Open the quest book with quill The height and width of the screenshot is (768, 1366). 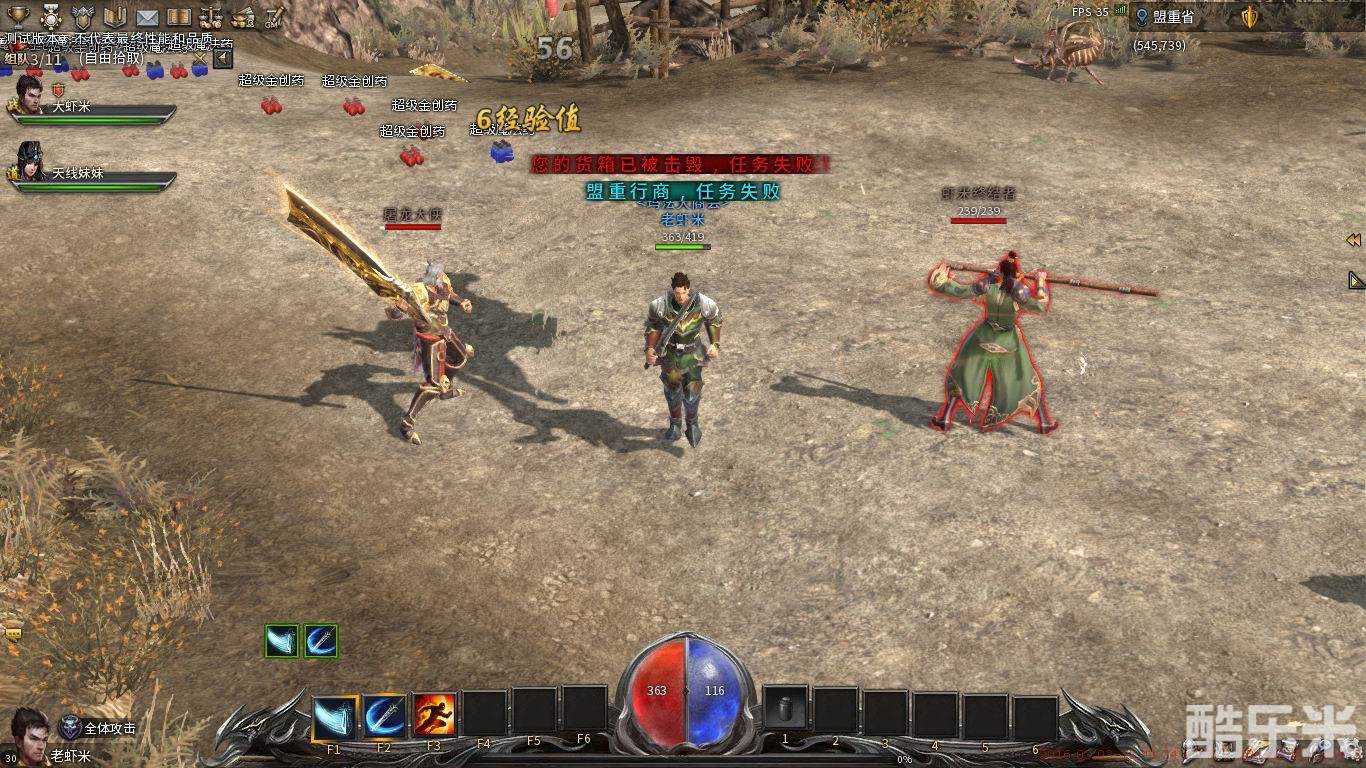[114, 17]
